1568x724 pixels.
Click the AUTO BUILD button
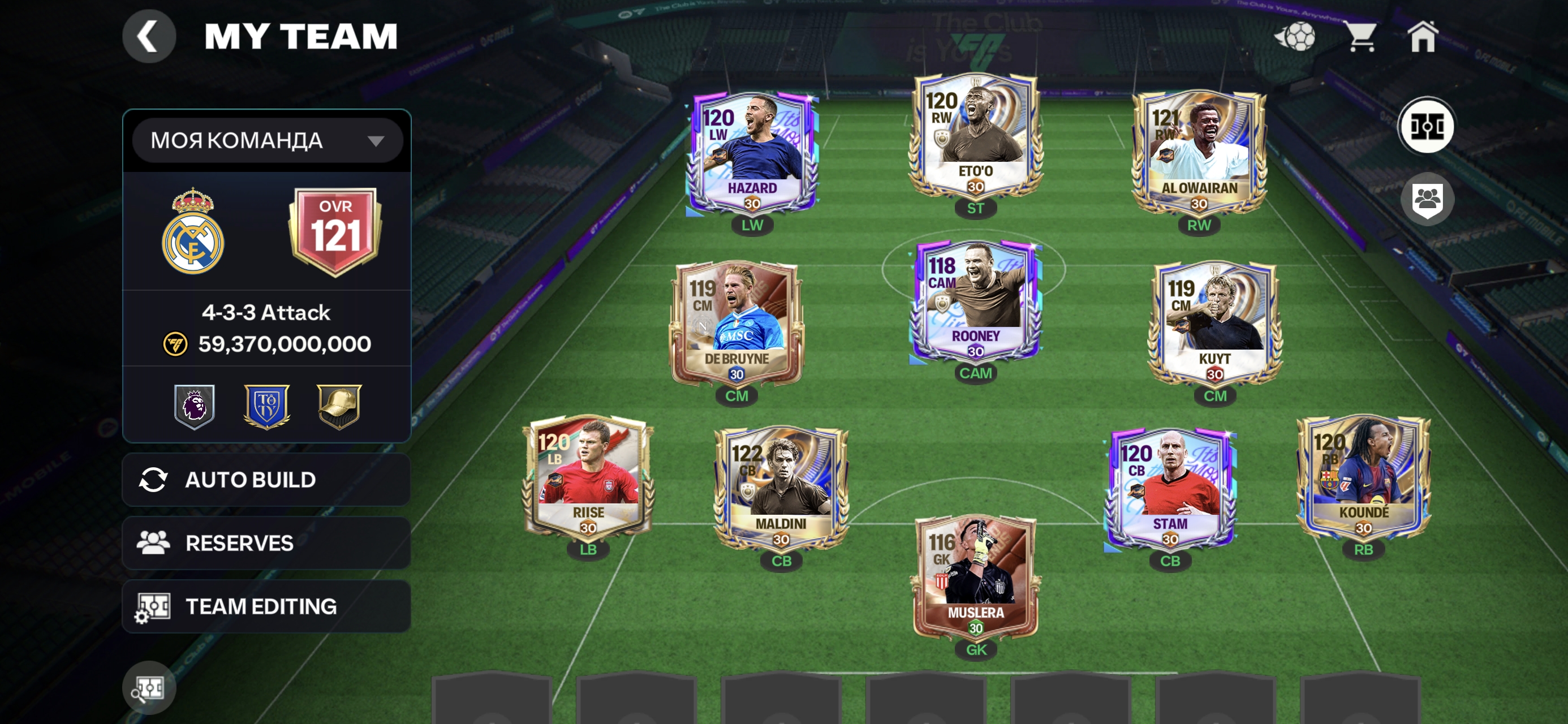(266, 480)
